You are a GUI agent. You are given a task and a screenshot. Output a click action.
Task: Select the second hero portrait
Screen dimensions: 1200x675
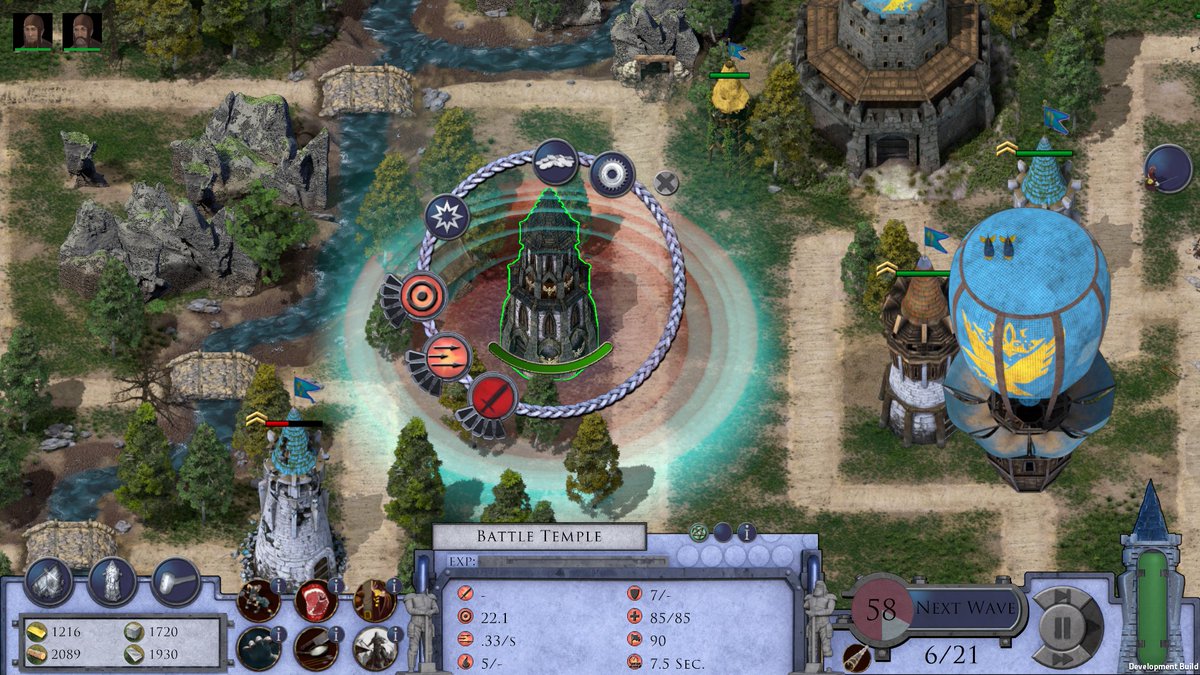[82, 31]
